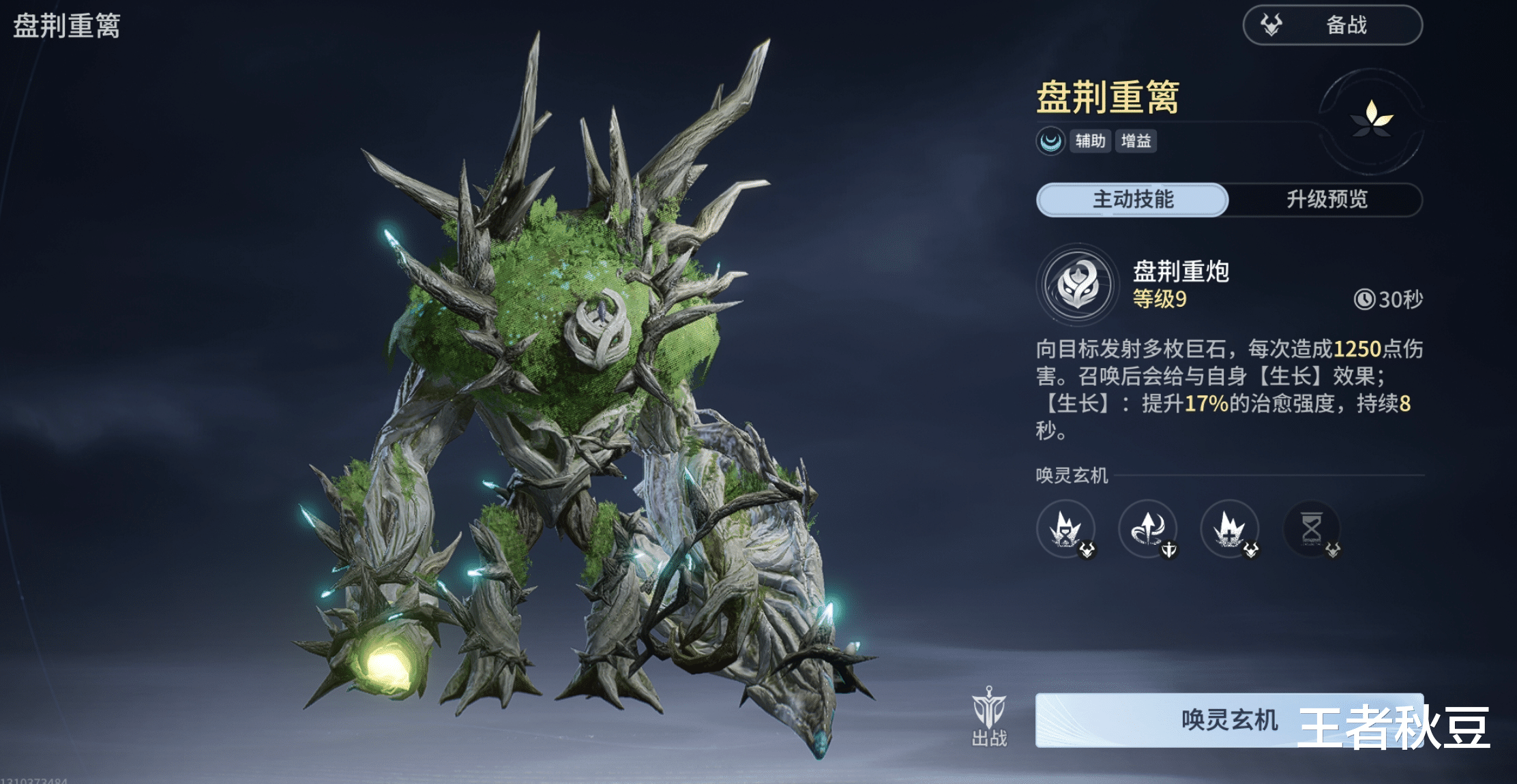Select the 盘荆重炮 skill icon
Image resolution: width=1517 pixels, height=784 pixels.
click(1078, 285)
